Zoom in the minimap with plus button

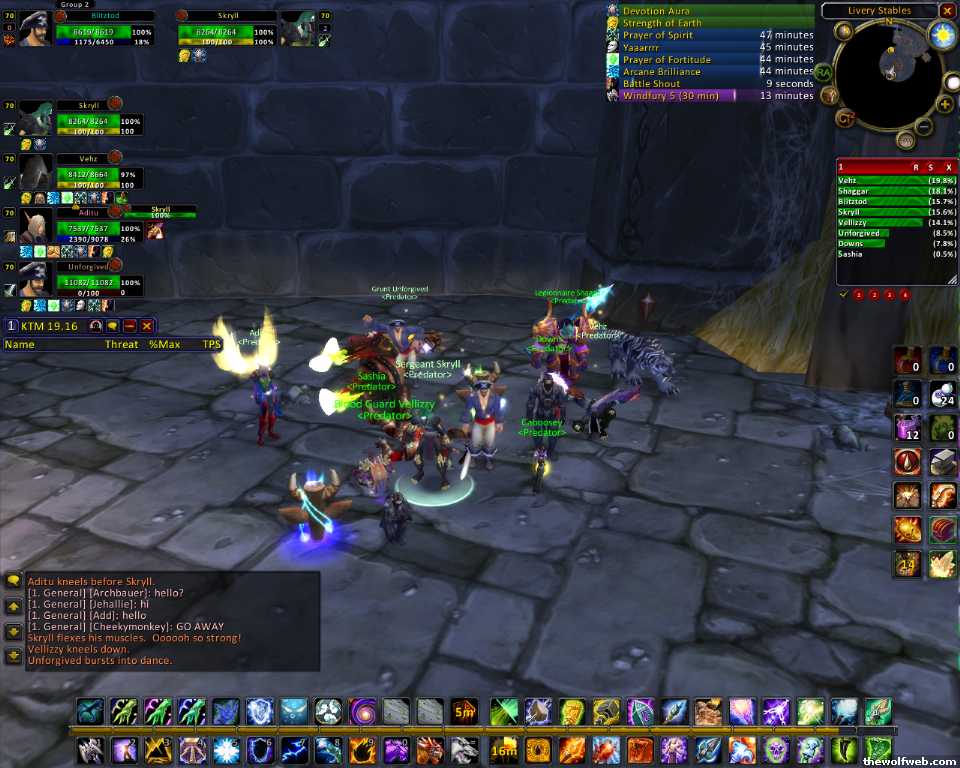pos(944,104)
